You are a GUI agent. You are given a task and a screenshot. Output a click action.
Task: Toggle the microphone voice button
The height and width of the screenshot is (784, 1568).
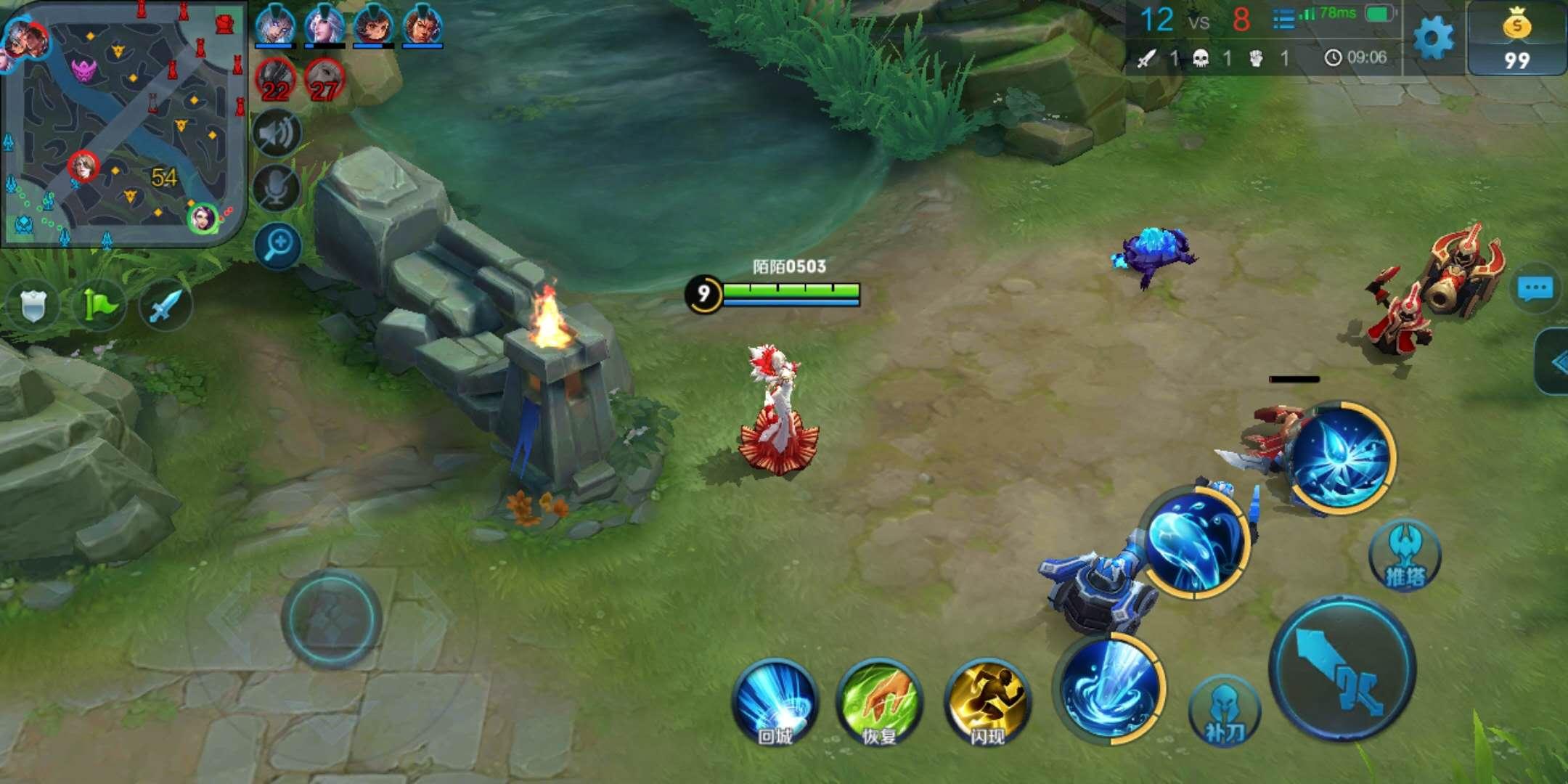point(277,188)
